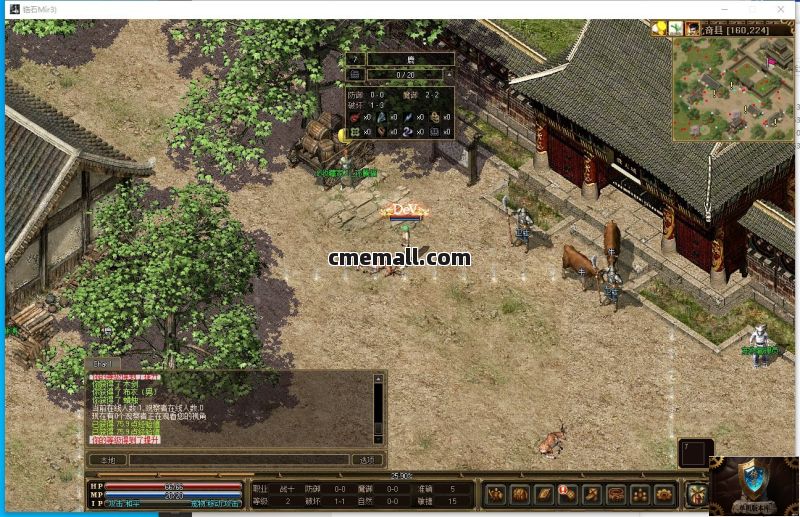800x517 pixels.
Task: Click the chat text input field
Action: click(240, 460)
